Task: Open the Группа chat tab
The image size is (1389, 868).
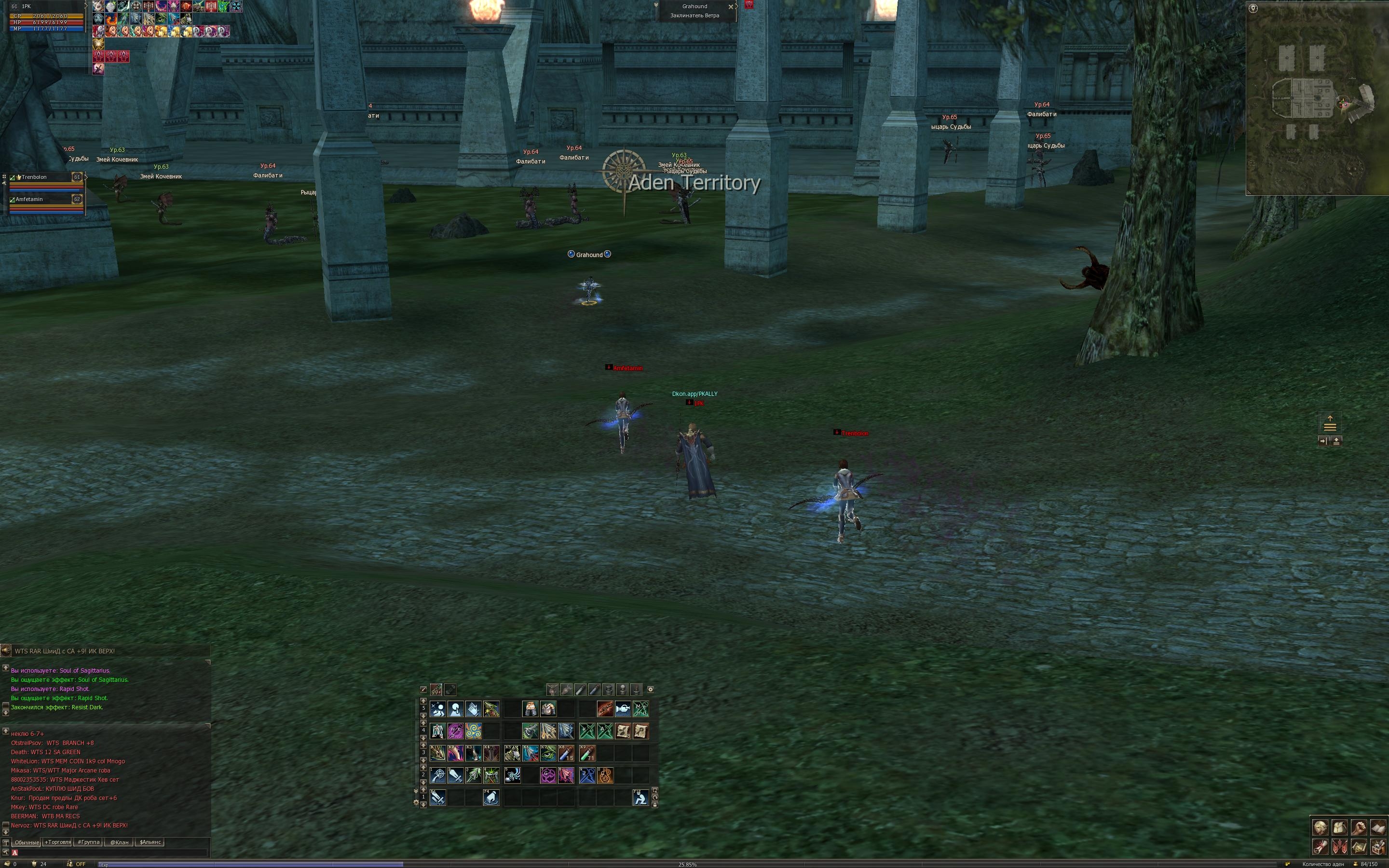Action: [x=88, y=842]
